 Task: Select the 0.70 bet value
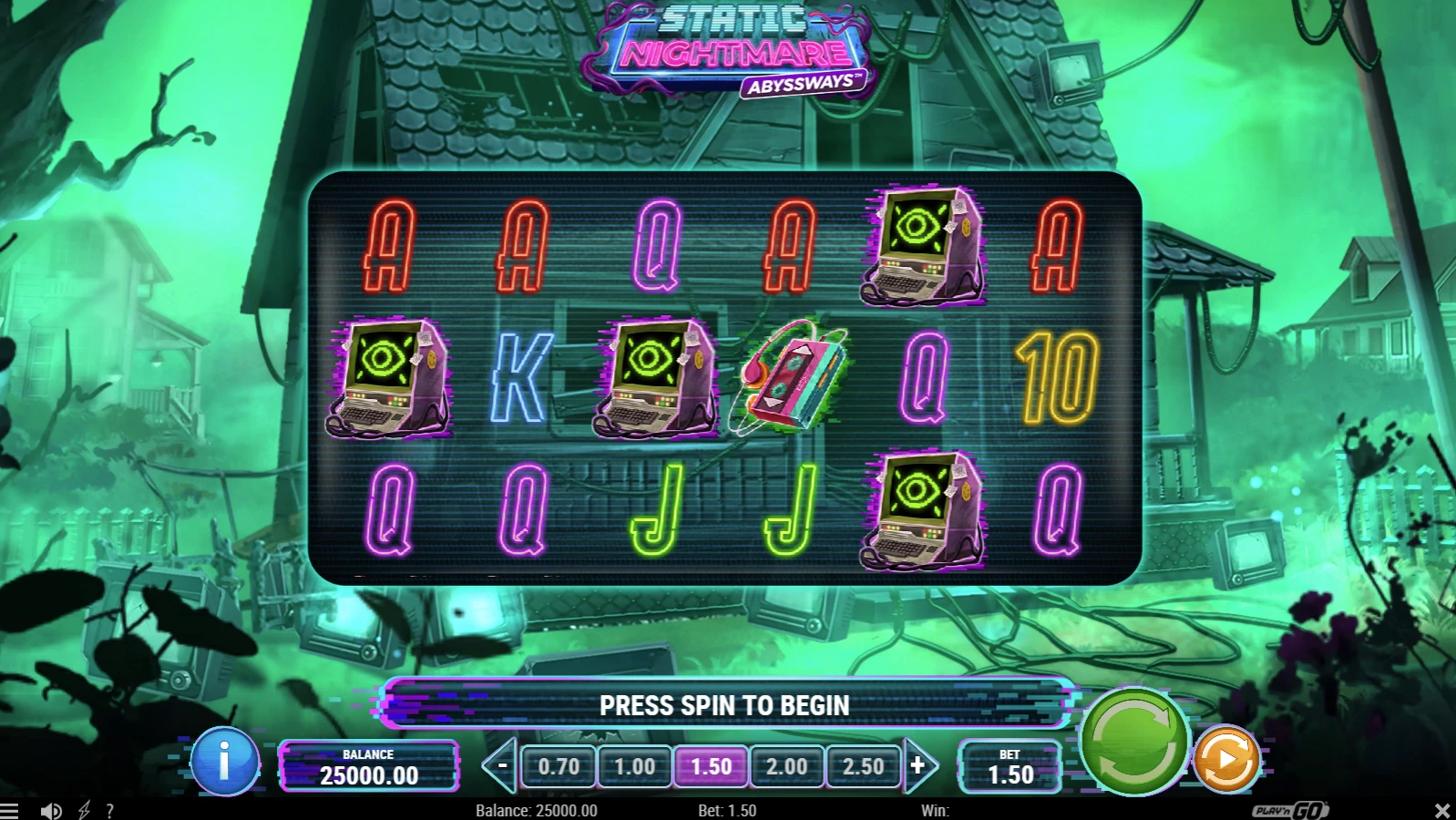coord(559,766)
